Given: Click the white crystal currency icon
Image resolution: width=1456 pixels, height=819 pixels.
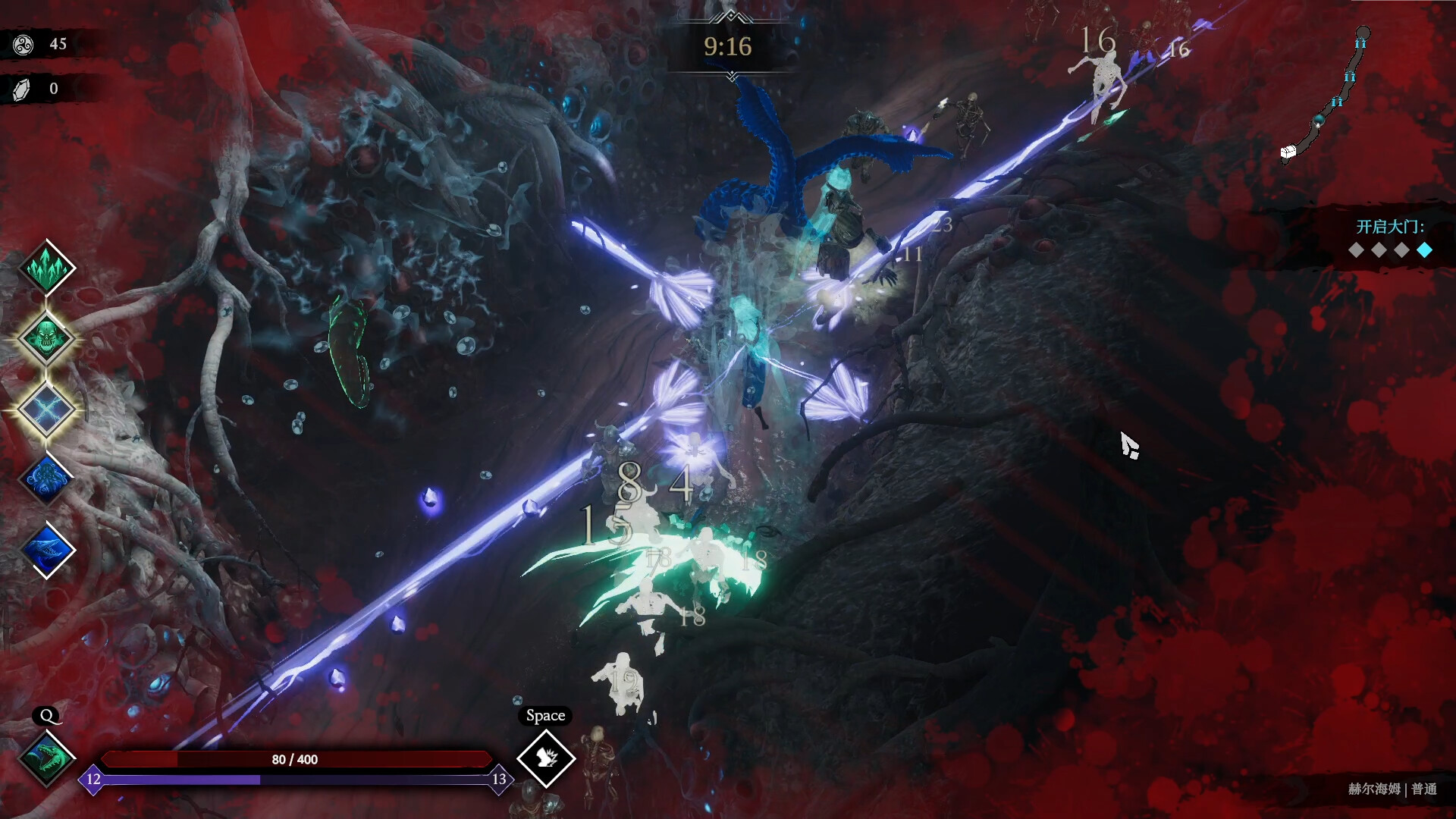Looking at the screenshot, I should coord(21,88).
